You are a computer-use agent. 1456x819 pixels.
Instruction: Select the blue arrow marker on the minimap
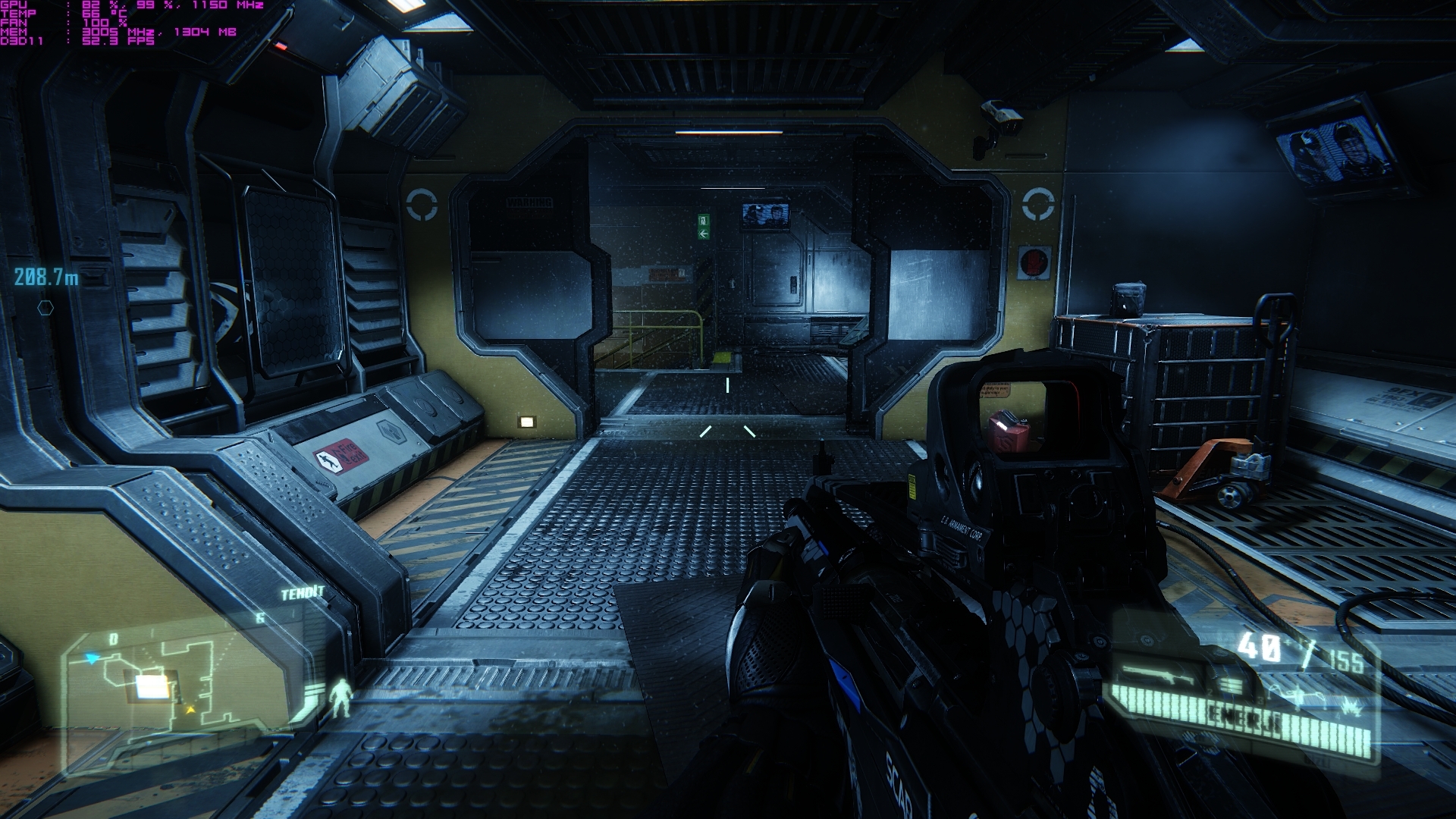tap(93, 658)
